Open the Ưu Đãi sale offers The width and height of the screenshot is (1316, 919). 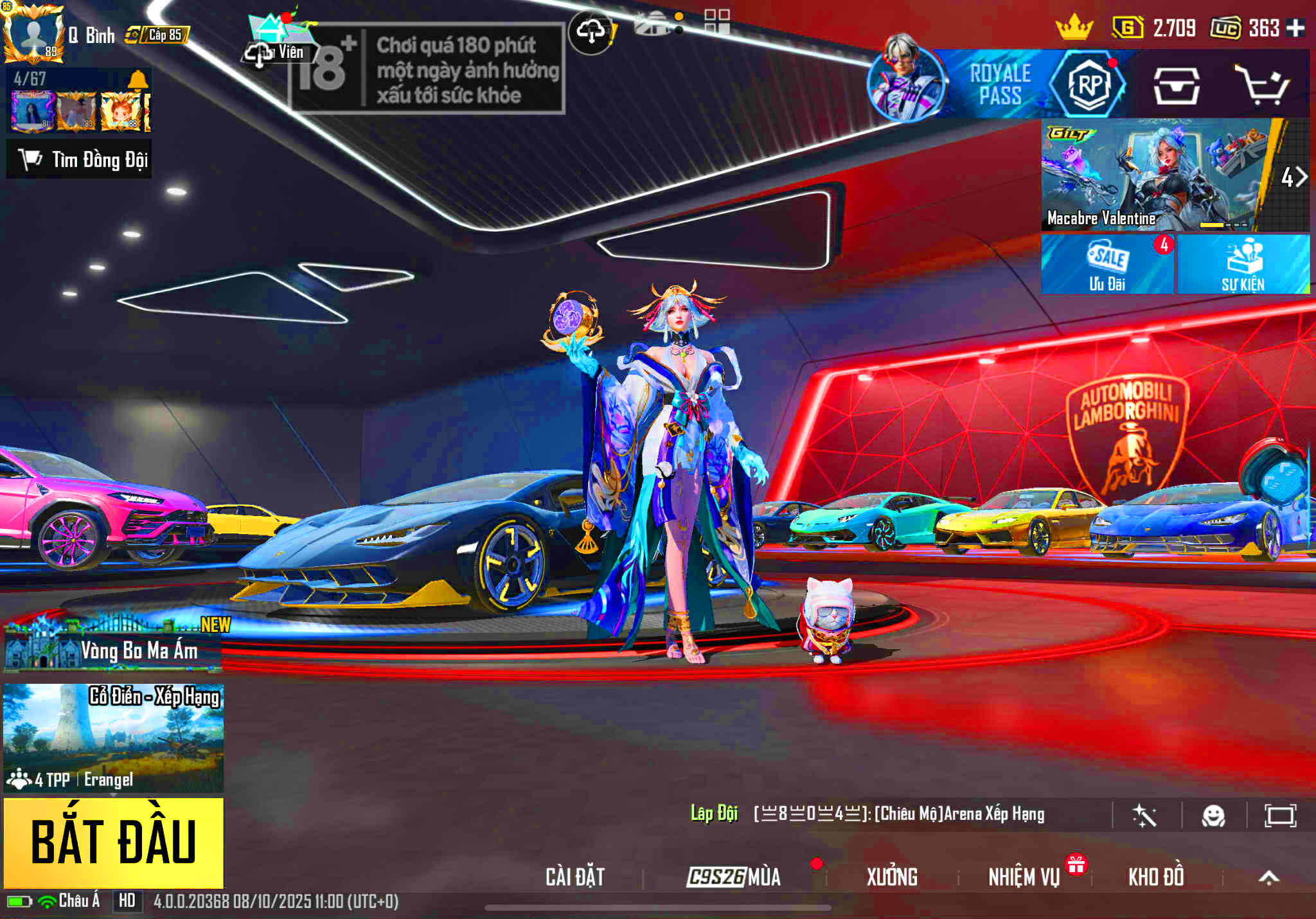[x=1107, y=265]
